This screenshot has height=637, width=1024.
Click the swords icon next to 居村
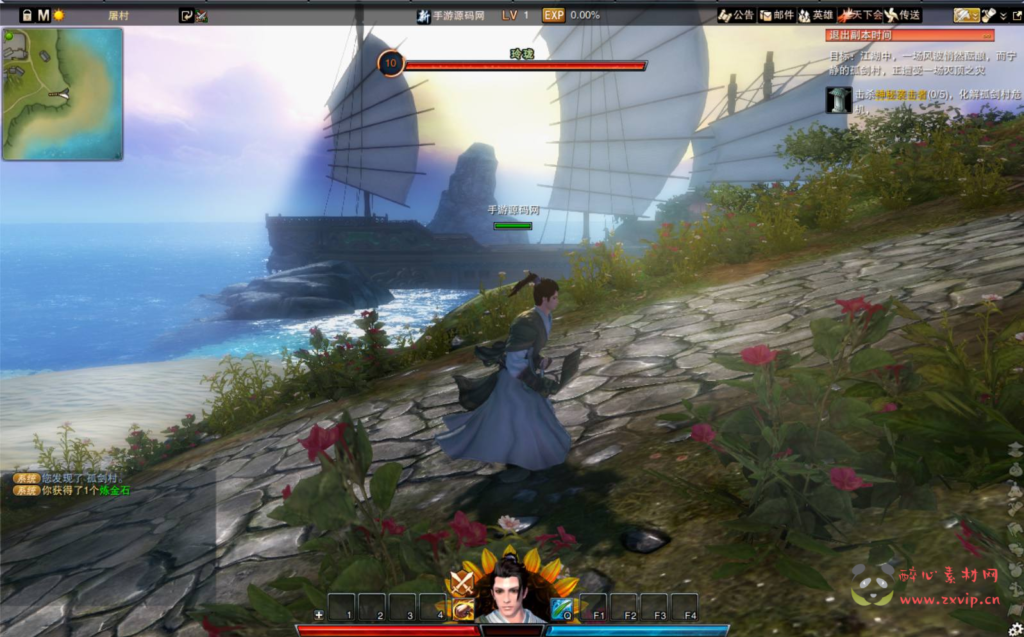[x=201, y=15]
